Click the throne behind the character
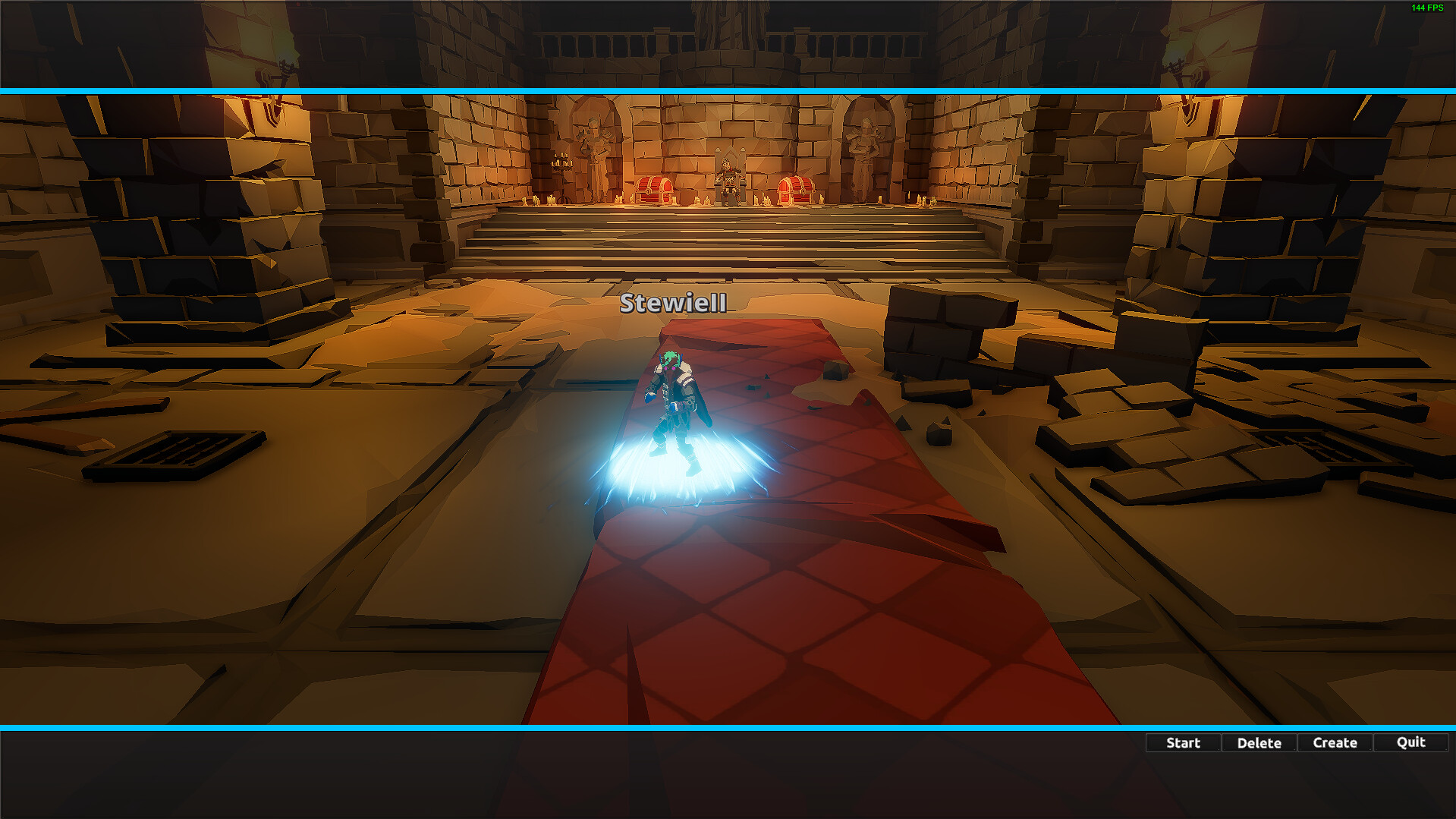The height and width of the screenshot is (819, 1456). (x=728, y=175)
